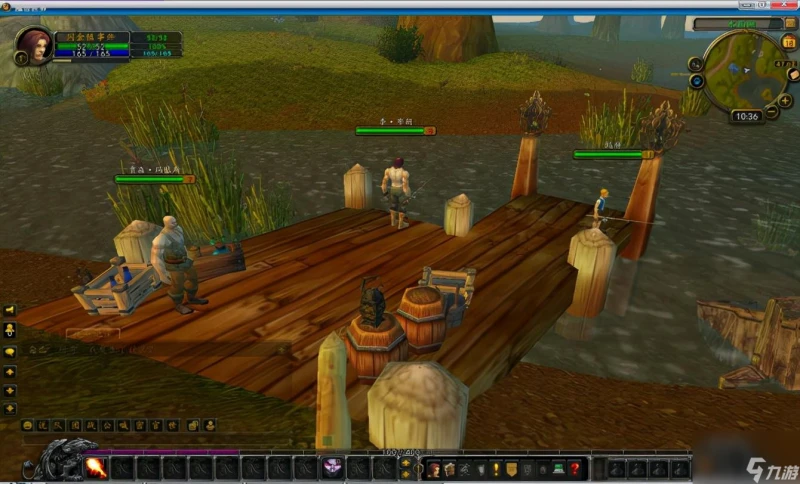This screenshot has width=800, height=484.
Task: Open the chat speech bubble button
Action: (x=11, y=352)
